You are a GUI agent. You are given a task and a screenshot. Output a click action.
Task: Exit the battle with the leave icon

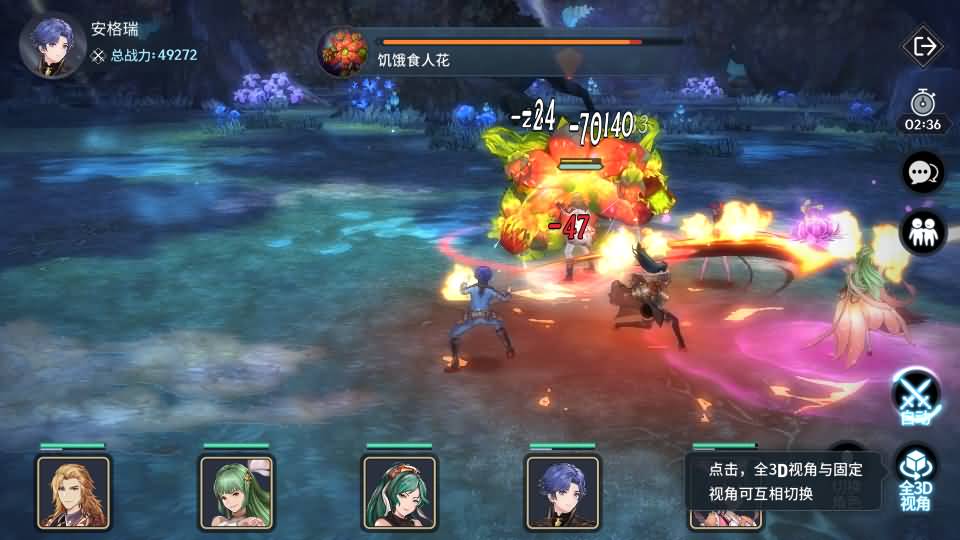(x=923, y=46)
